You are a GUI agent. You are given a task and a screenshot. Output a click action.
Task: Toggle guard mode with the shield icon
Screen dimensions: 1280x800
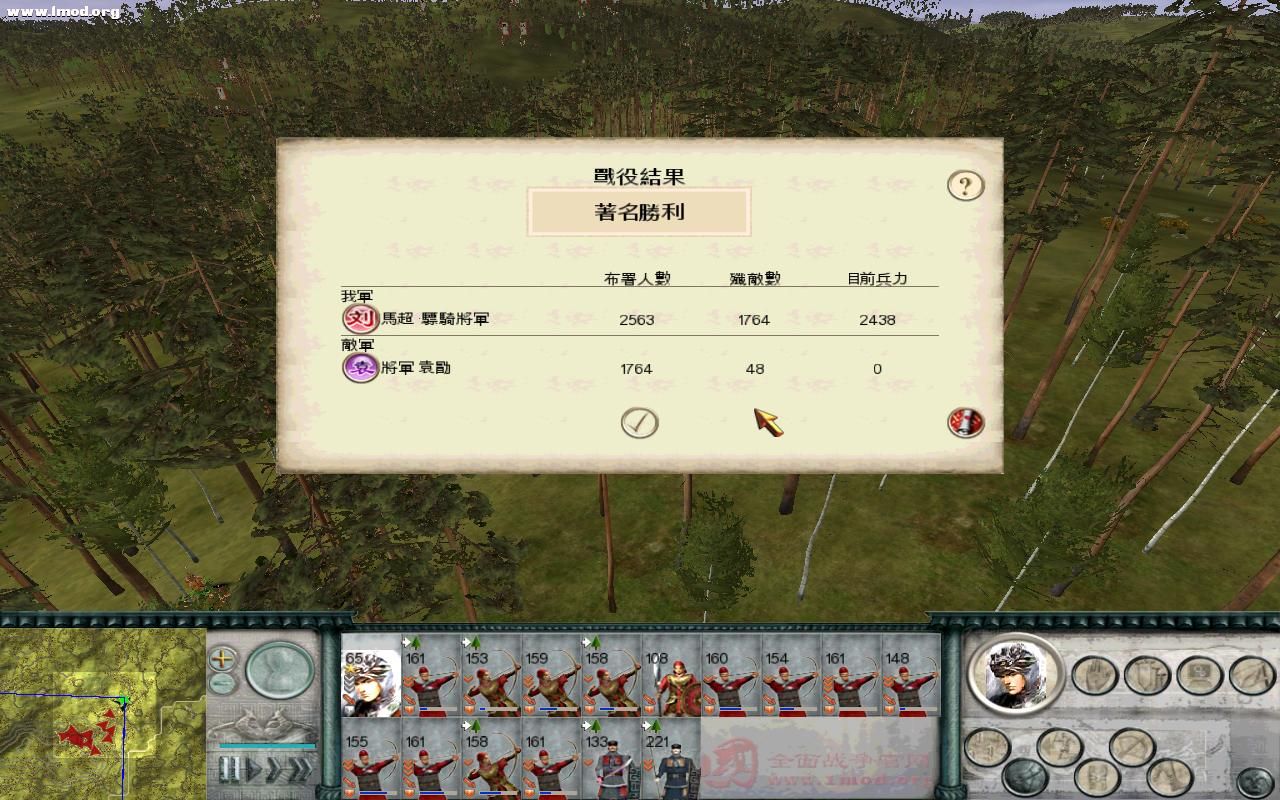pos(1147,676)
